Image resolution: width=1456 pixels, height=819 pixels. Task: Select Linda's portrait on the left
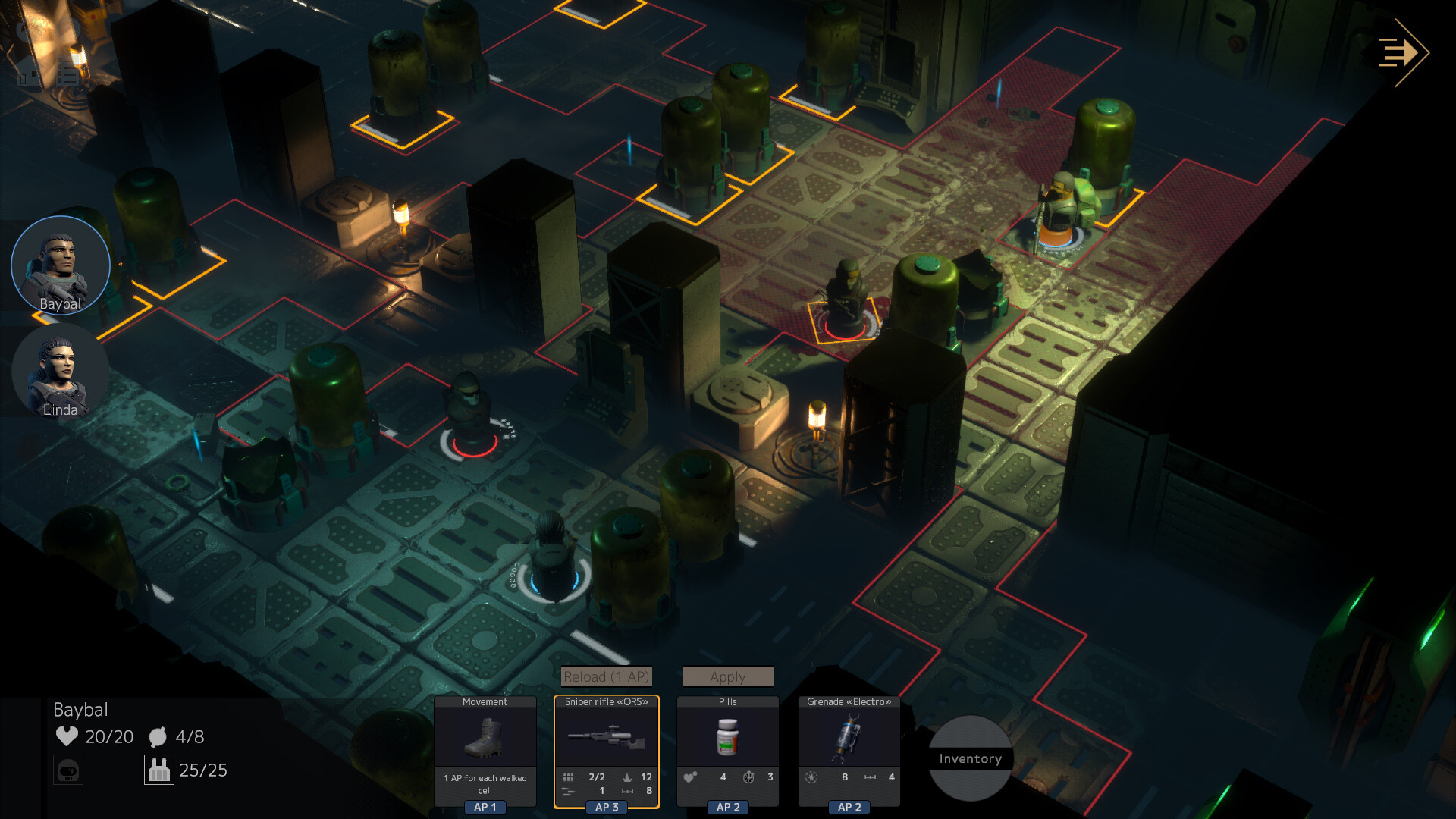click(59, 372)
